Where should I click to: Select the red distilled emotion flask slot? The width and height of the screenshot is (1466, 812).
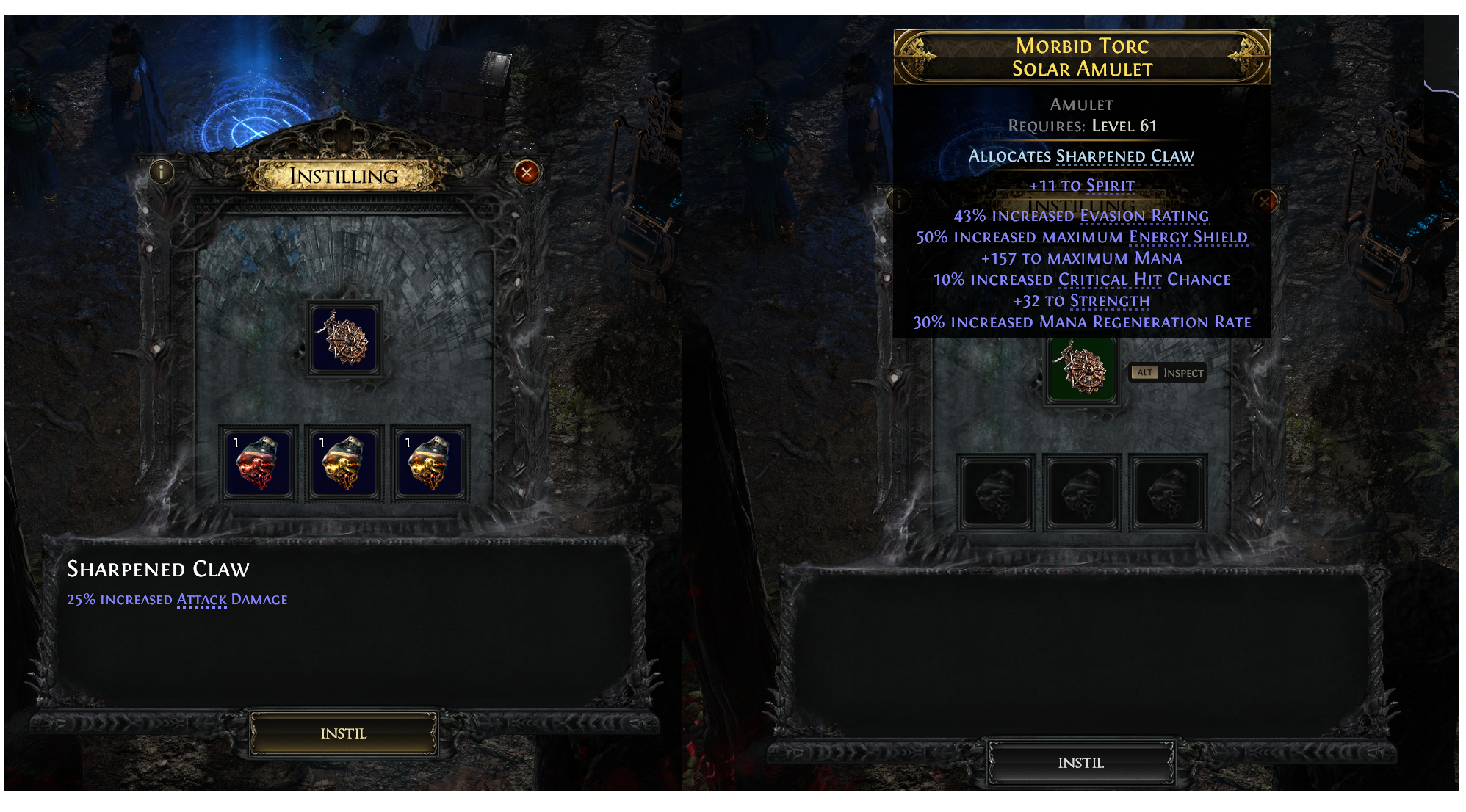tap(258, 463)
